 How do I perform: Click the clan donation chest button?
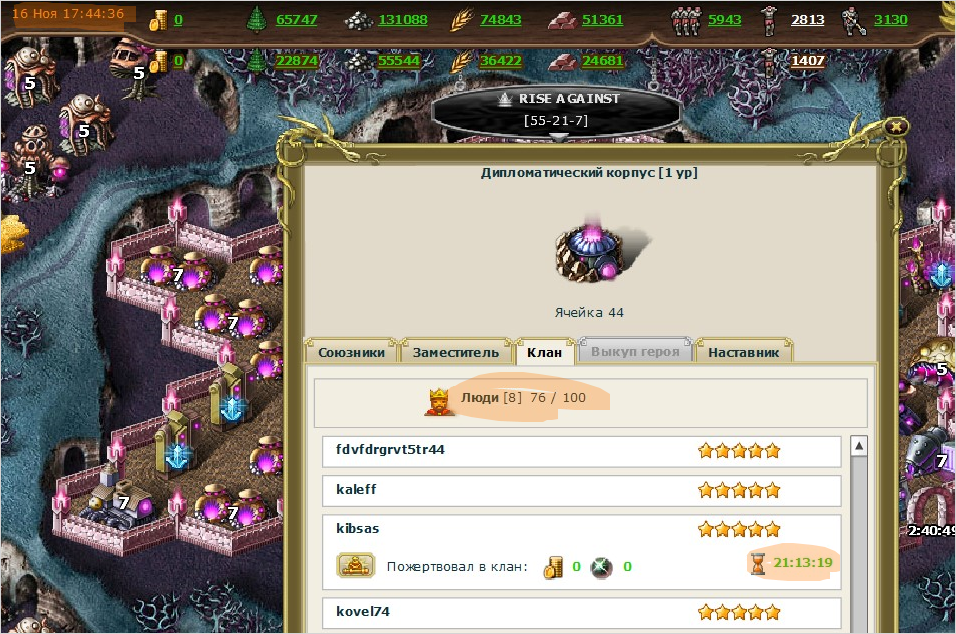tap(355, 567)
